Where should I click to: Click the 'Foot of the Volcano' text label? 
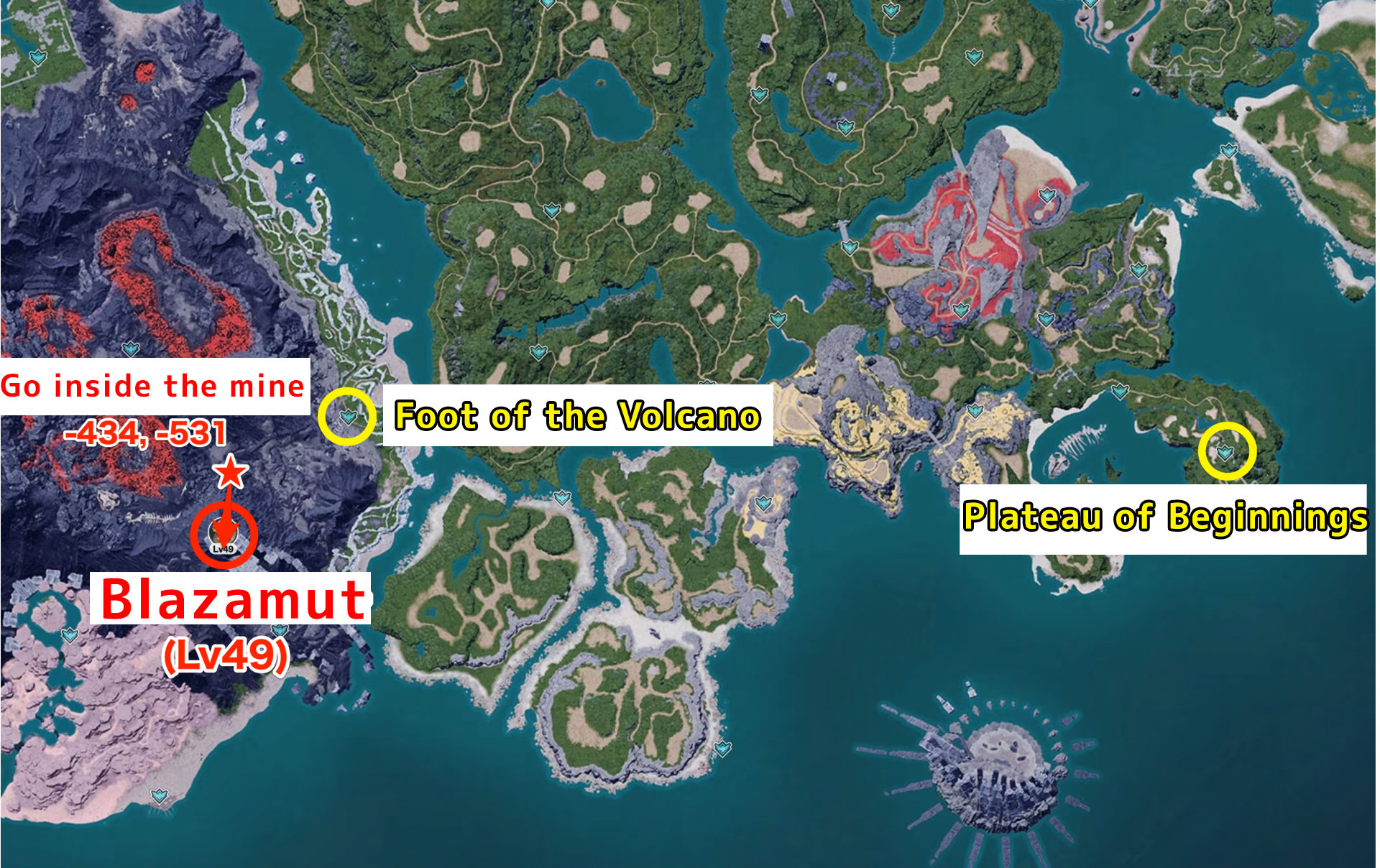575,415
